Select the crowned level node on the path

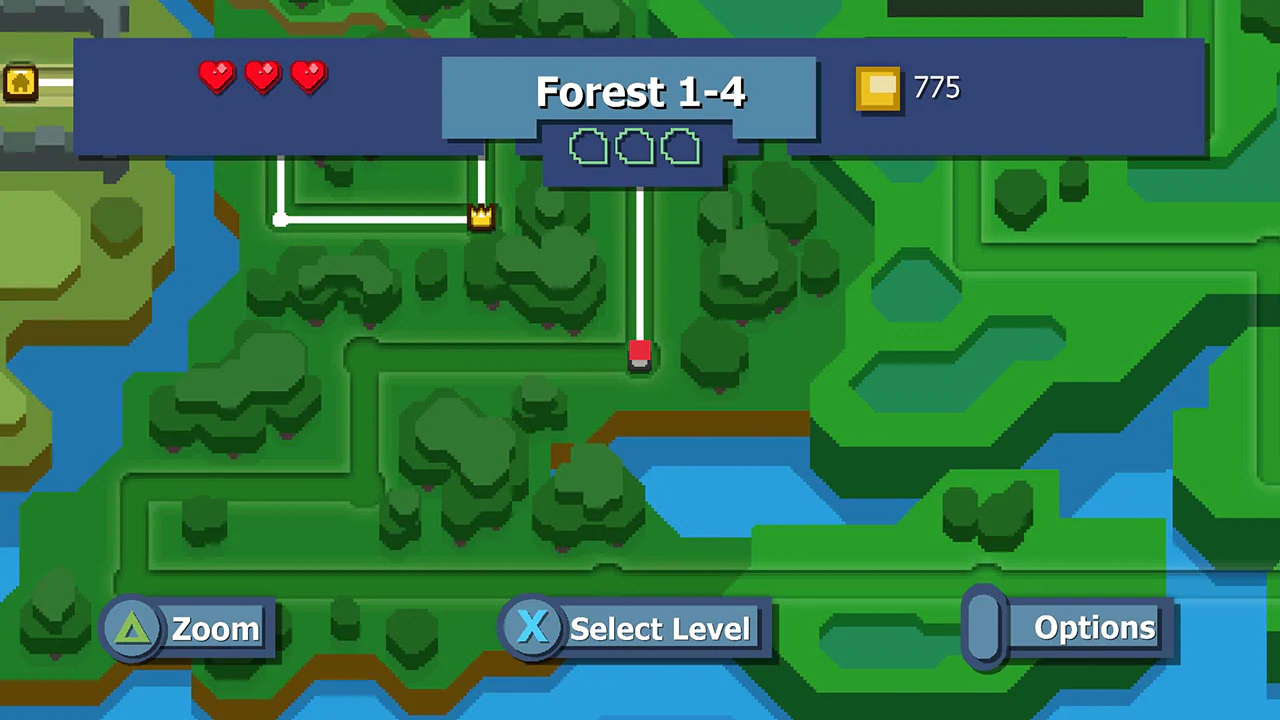[481, 215]
